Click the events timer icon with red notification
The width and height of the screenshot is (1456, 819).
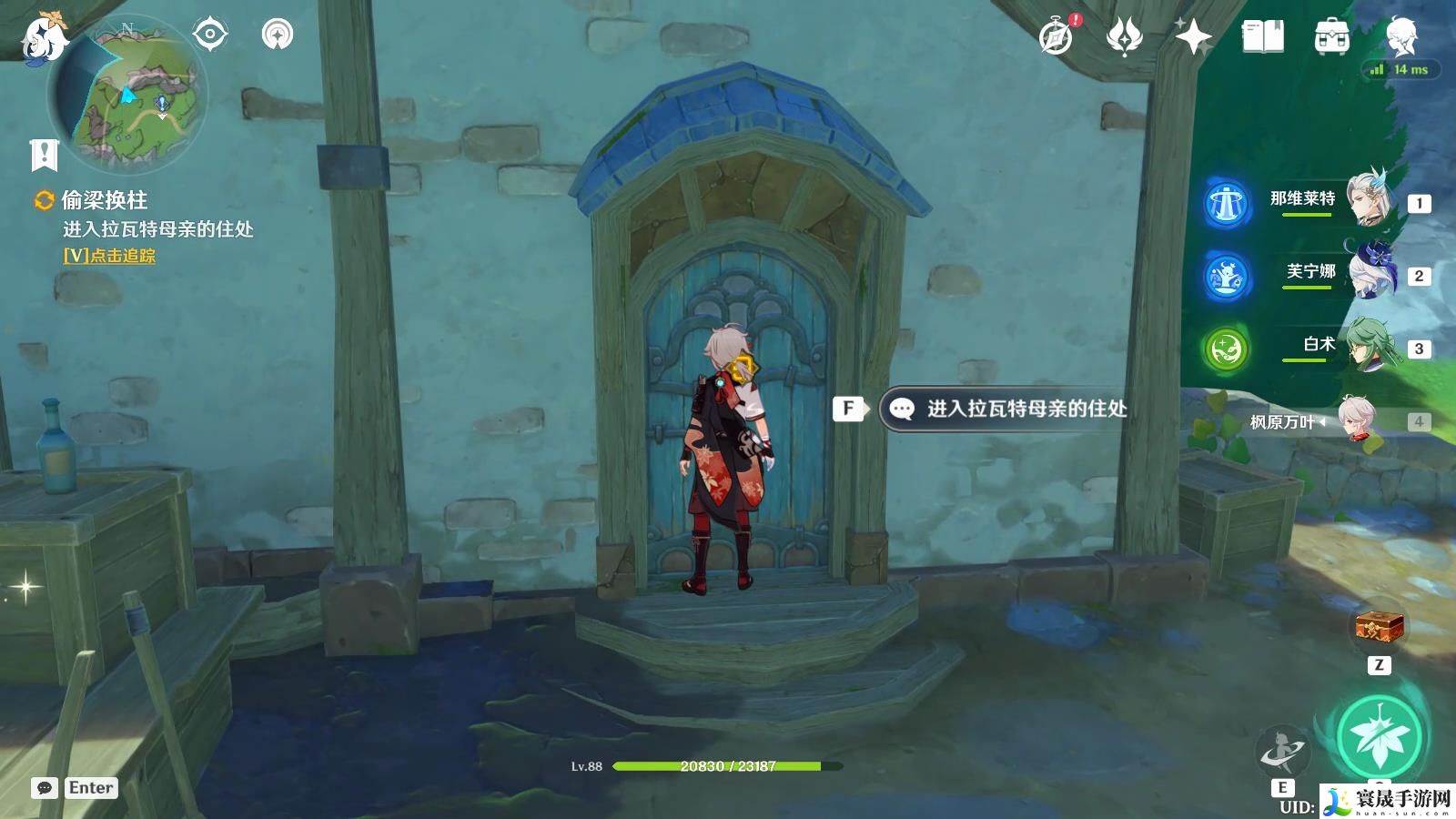[1056, 38]
